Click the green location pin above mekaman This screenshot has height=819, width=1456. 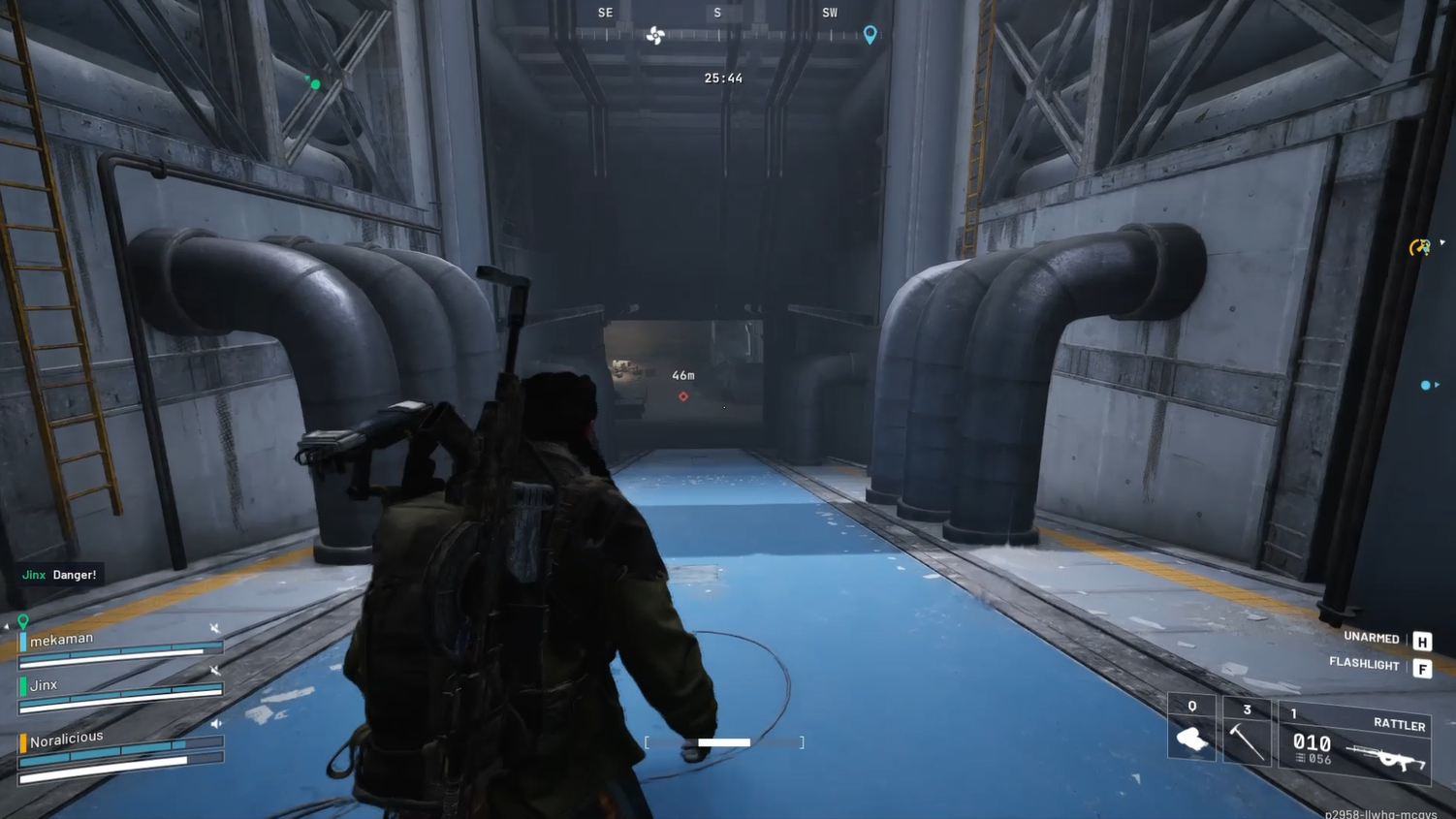(x=23, y=620)
